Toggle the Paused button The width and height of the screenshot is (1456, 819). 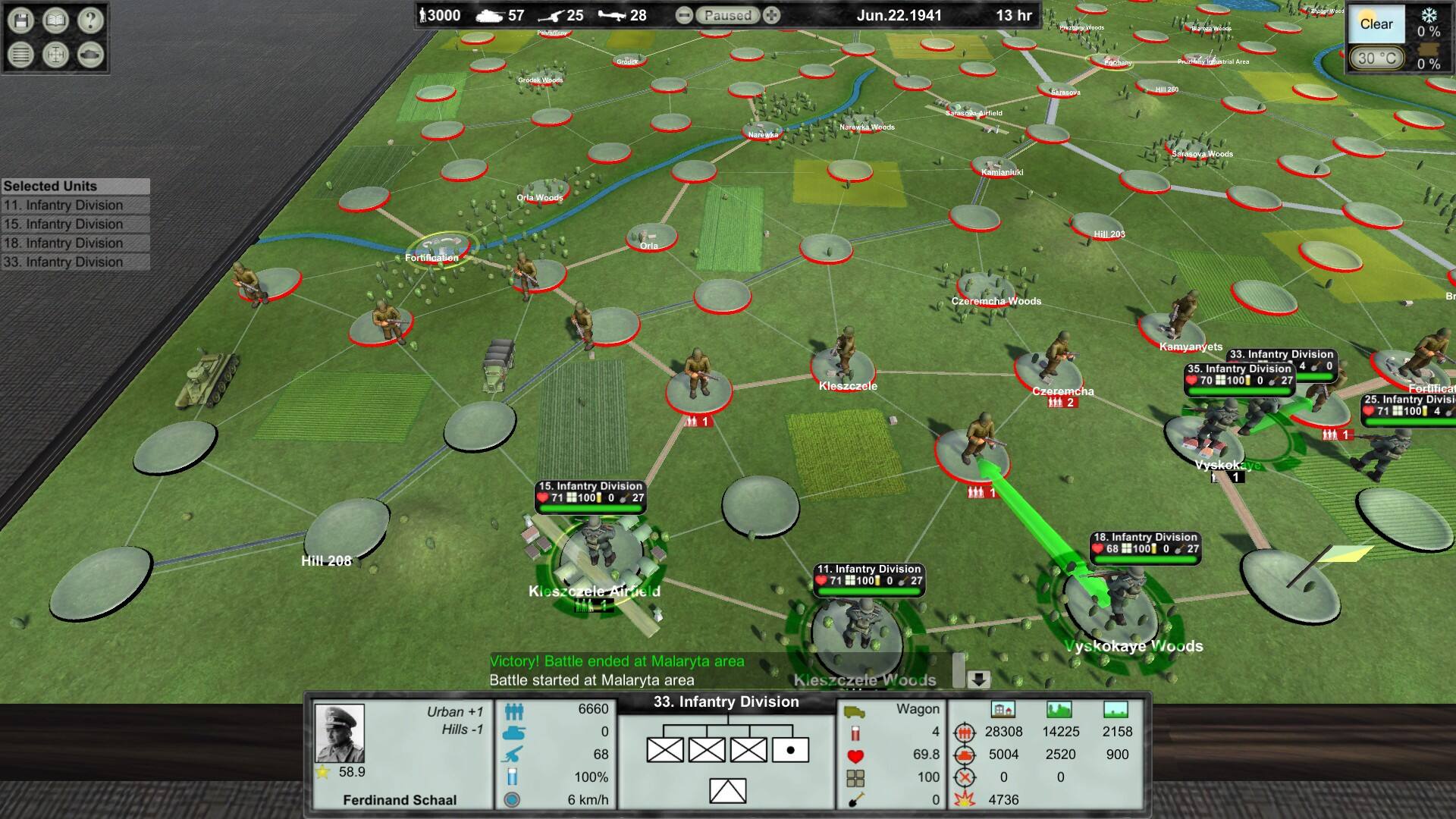(x=727, y=15)
